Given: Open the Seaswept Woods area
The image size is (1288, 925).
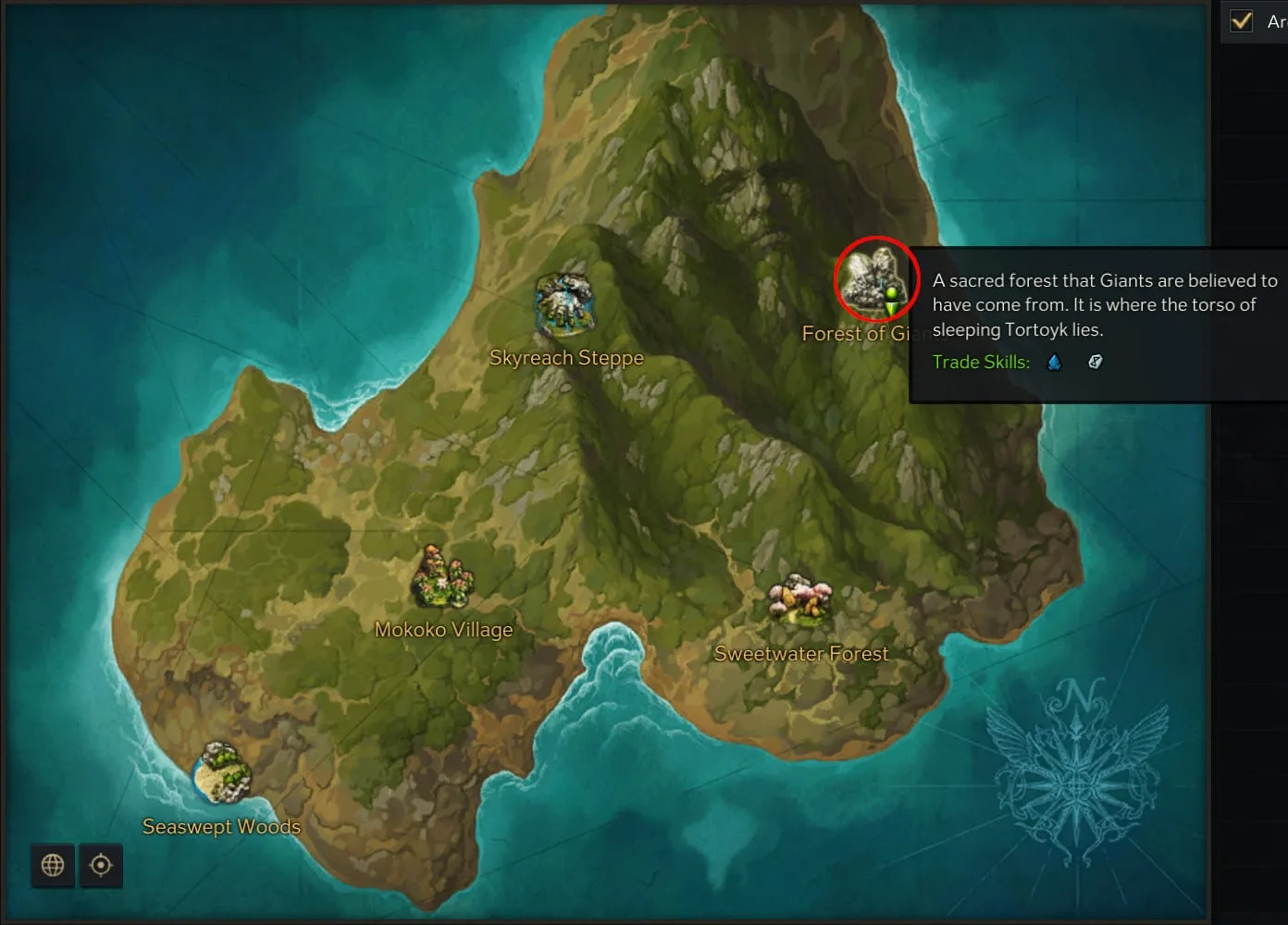Looking at the screenshot, I should 223,773.
